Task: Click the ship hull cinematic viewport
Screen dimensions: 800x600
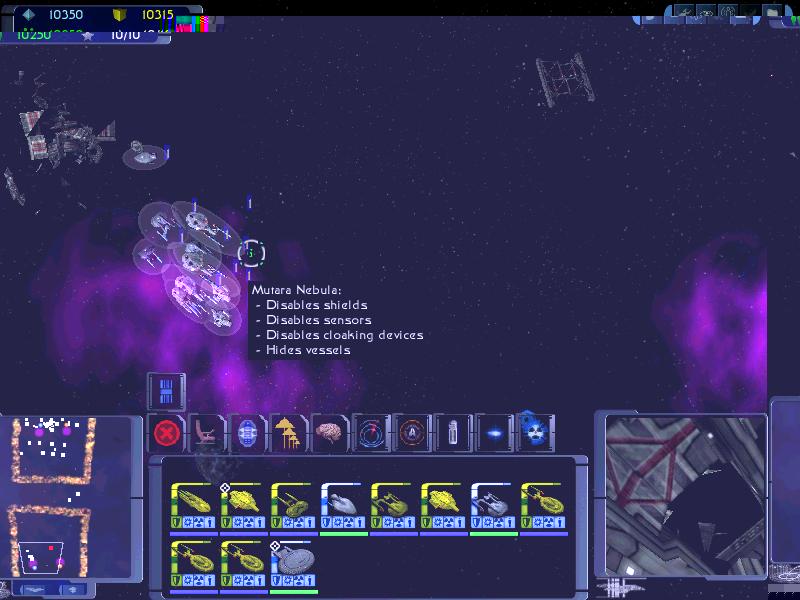Action: click(x=686, y=494)
